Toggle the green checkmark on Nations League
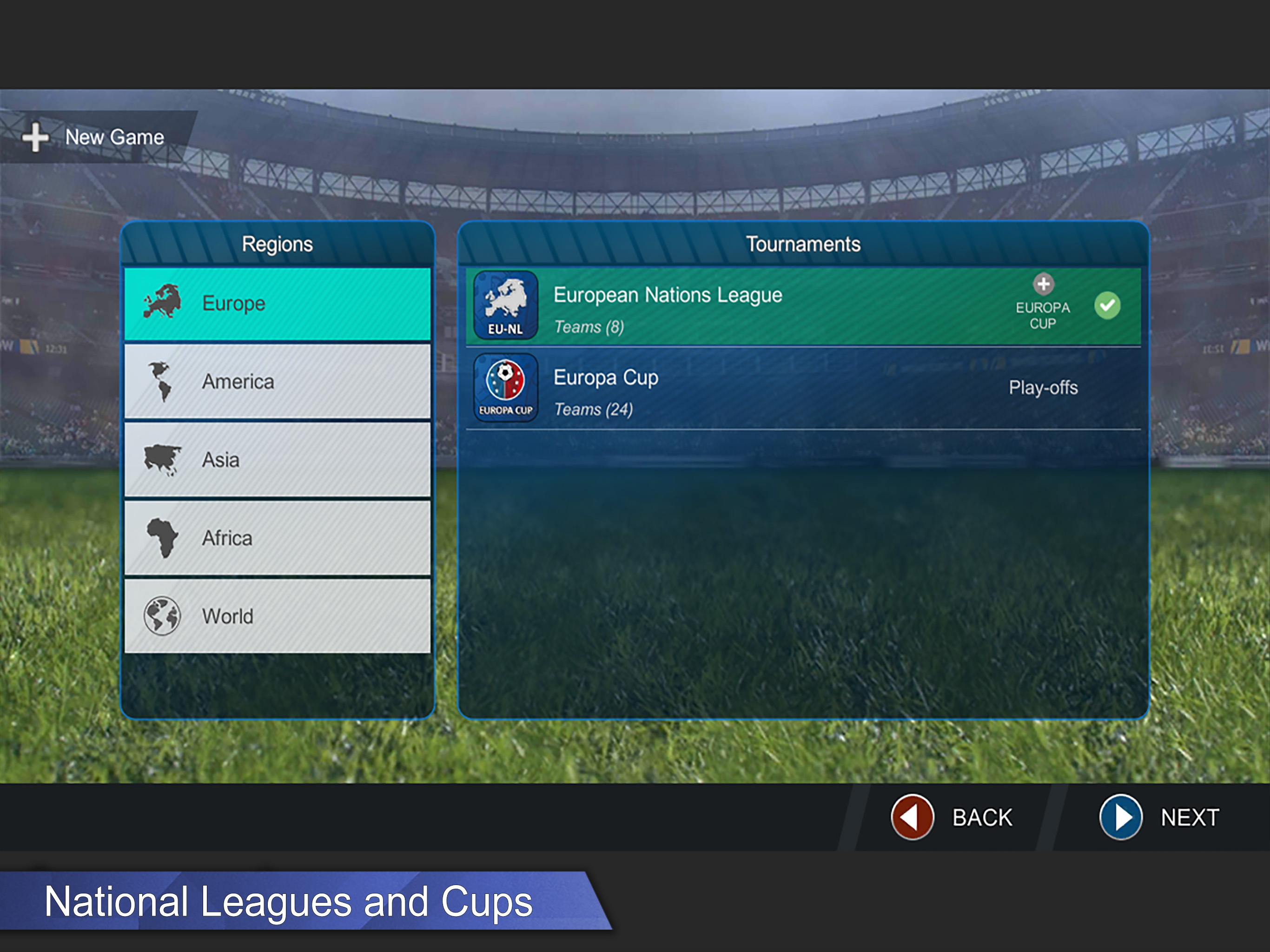The image size is (1270, 952). [x=1107, y=305]
